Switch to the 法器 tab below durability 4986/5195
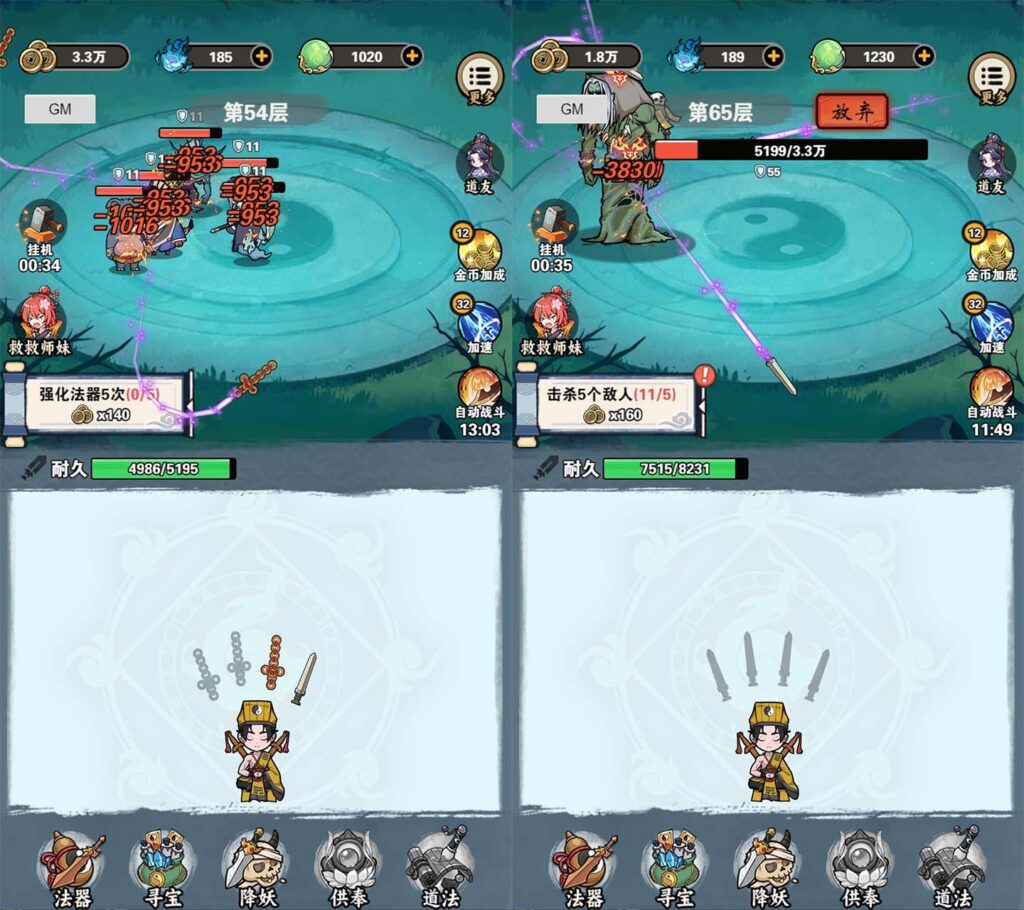Screen dimensions: 1024x910 pos(72,866)
